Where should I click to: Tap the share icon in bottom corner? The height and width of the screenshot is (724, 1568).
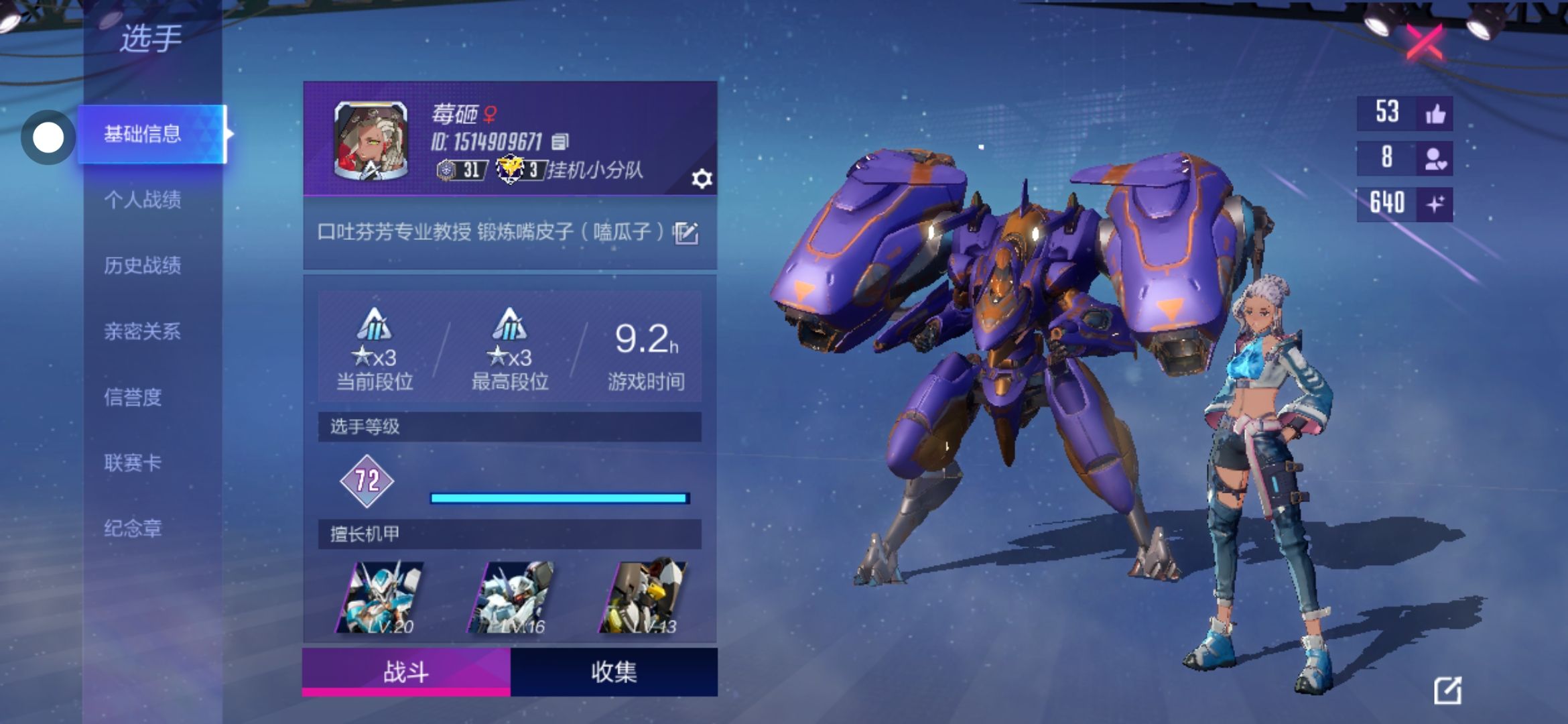click(x=1447, y=690)
